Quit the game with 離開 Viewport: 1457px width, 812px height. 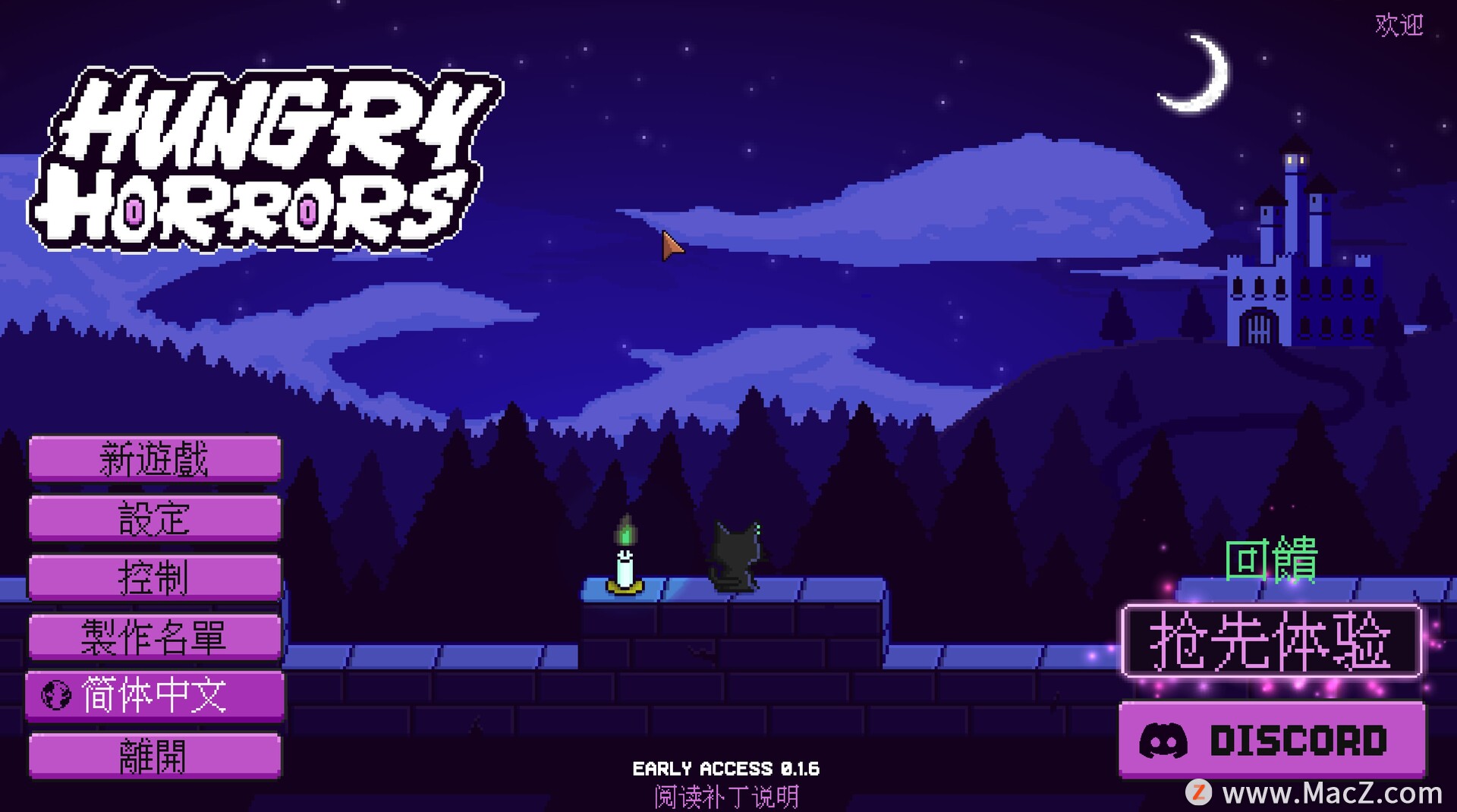(x=155, y=755)
